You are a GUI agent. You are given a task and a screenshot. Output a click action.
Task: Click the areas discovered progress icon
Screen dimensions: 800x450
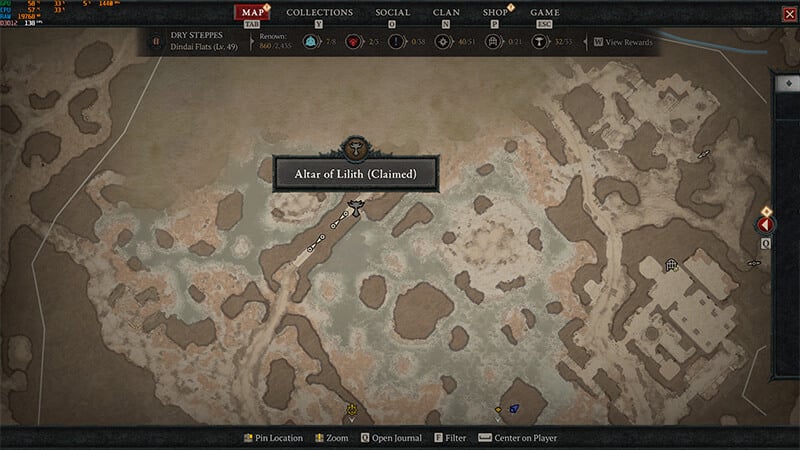[441, 43]
